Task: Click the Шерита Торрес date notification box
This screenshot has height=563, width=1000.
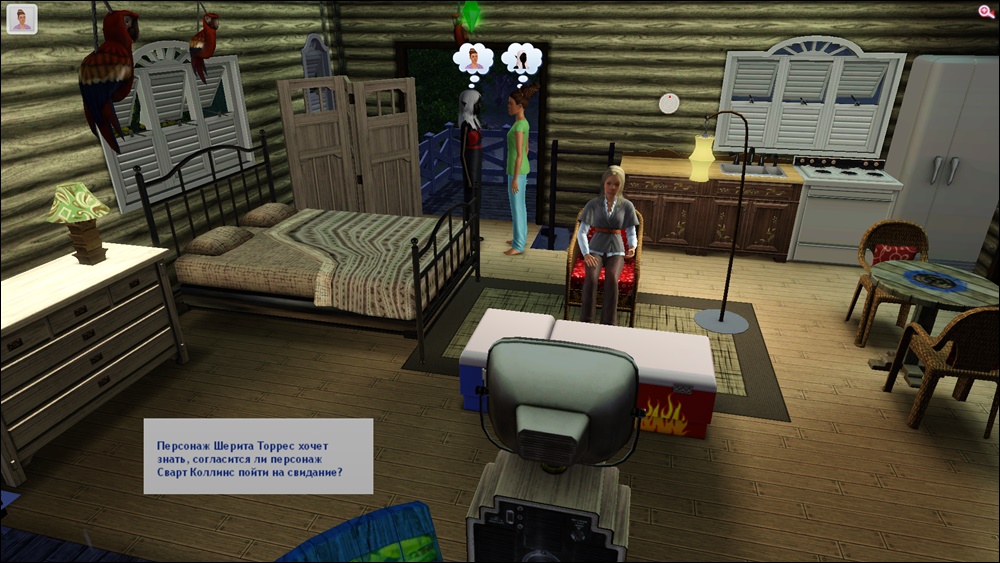Action: point(258,456)
